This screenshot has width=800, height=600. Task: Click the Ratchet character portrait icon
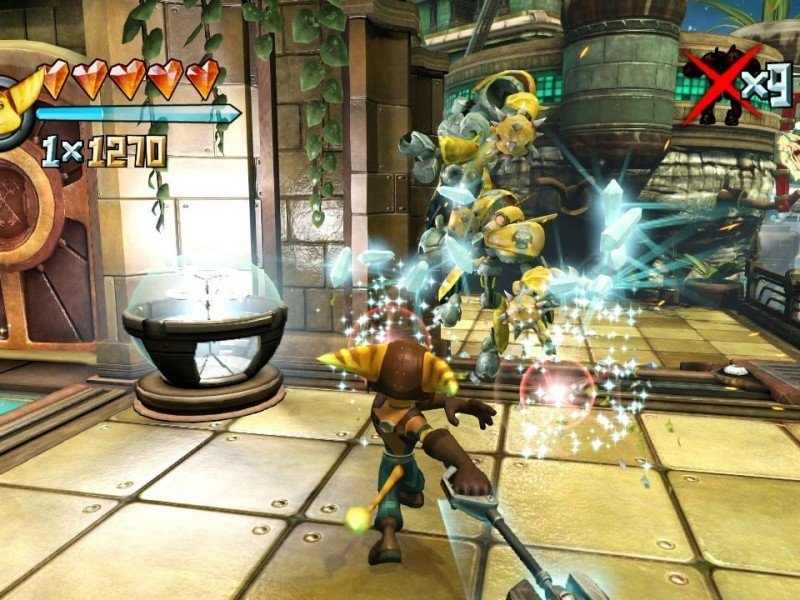[x=14, y=106]
